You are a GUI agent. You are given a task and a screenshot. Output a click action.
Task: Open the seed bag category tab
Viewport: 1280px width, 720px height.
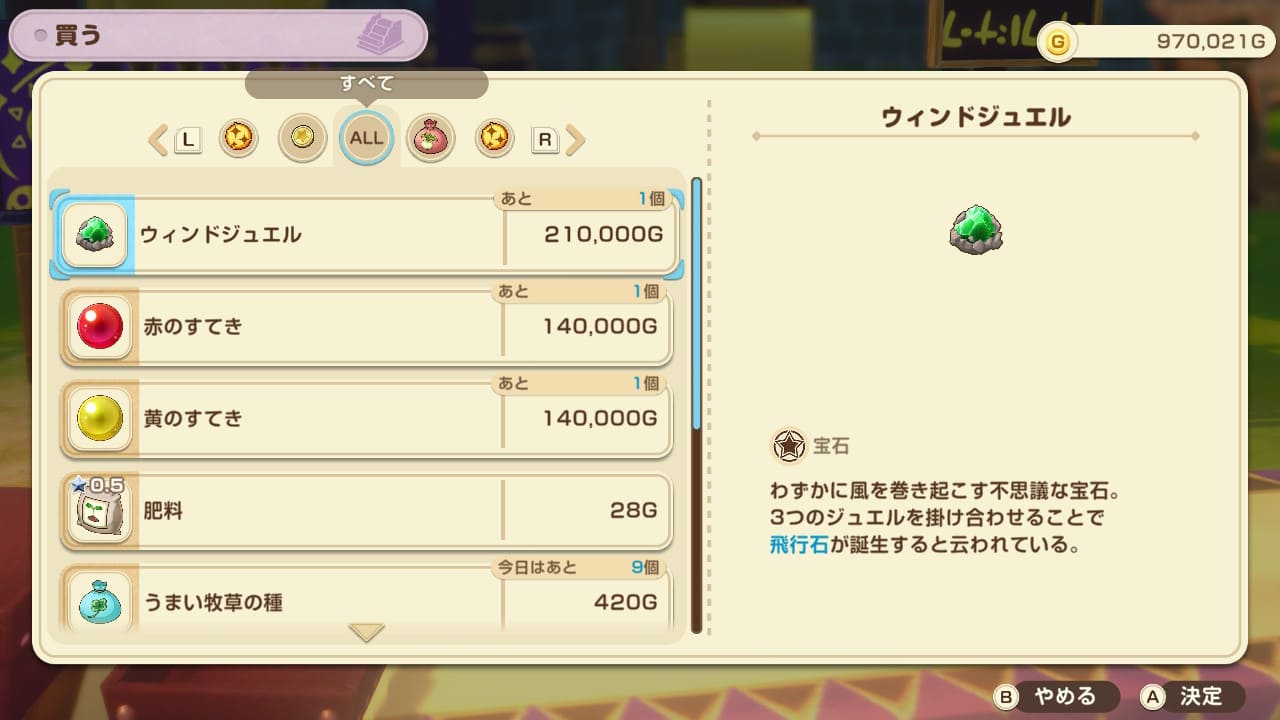(431, 139)
